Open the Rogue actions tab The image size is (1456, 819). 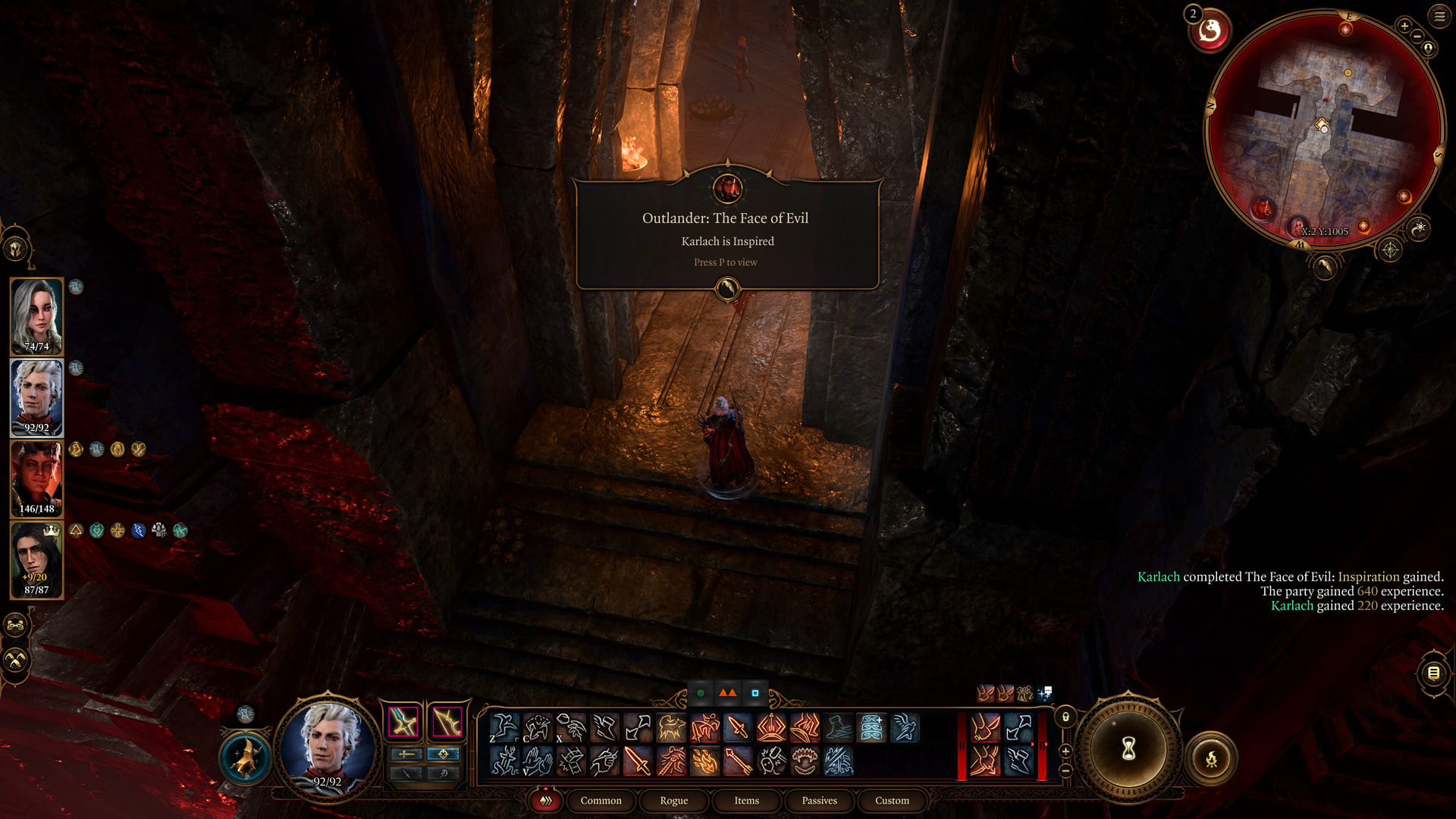pyautogui.click(x=673, y=800)
